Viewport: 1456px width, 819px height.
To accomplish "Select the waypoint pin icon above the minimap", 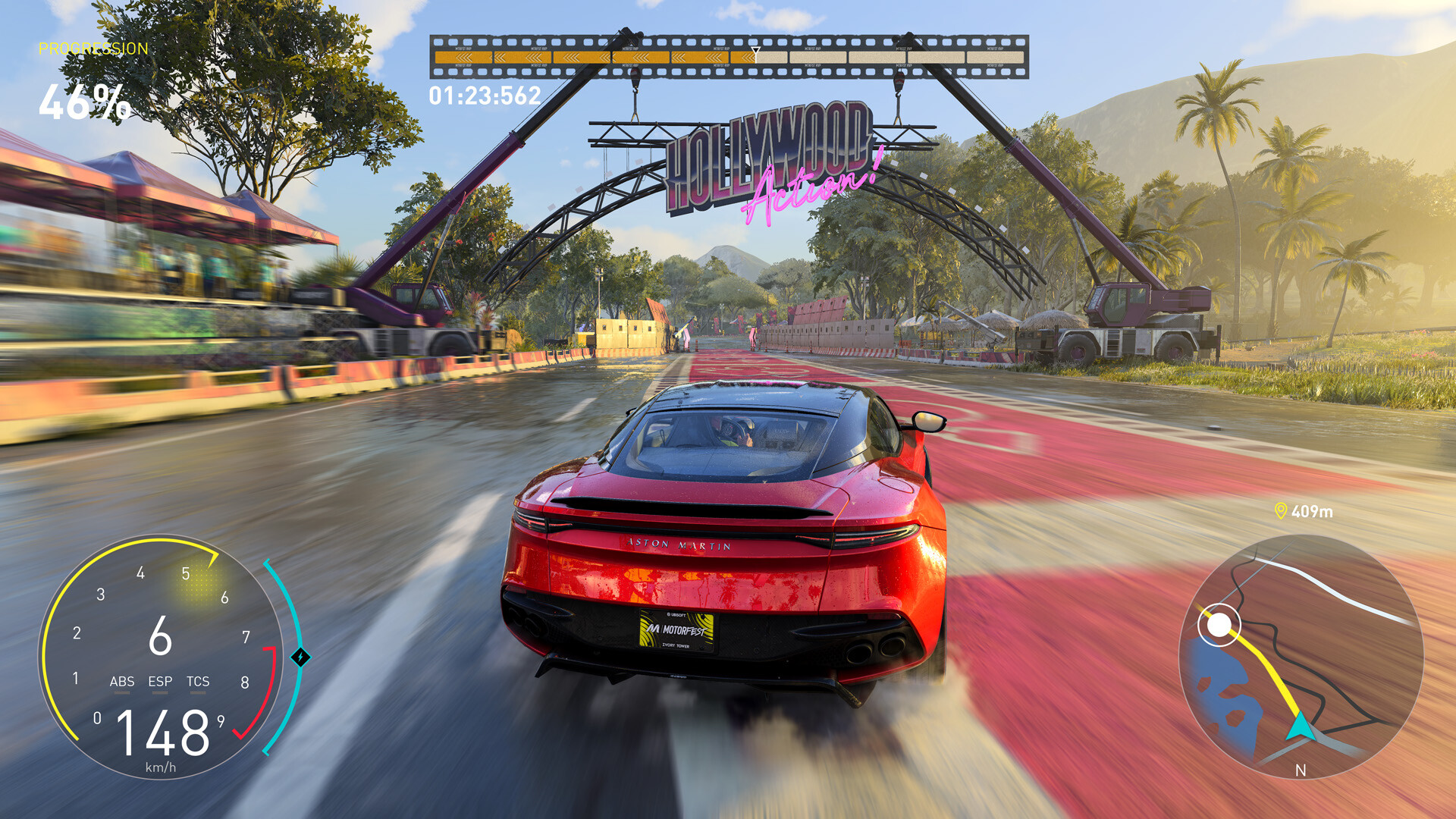I will [x=1279, y=512].
